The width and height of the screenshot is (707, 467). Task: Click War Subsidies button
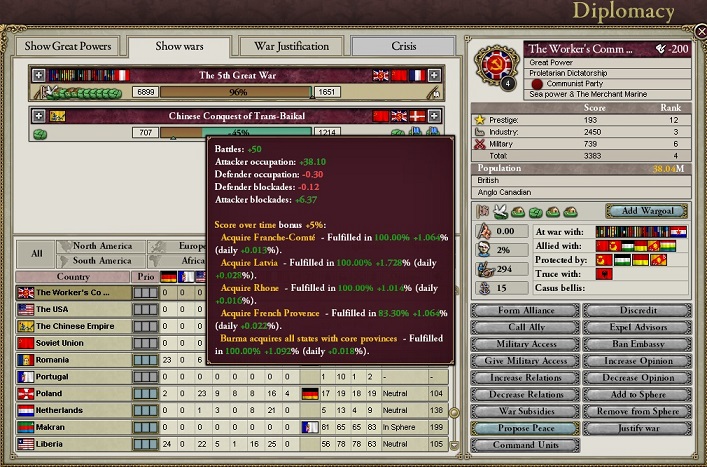tap(524, 411)
